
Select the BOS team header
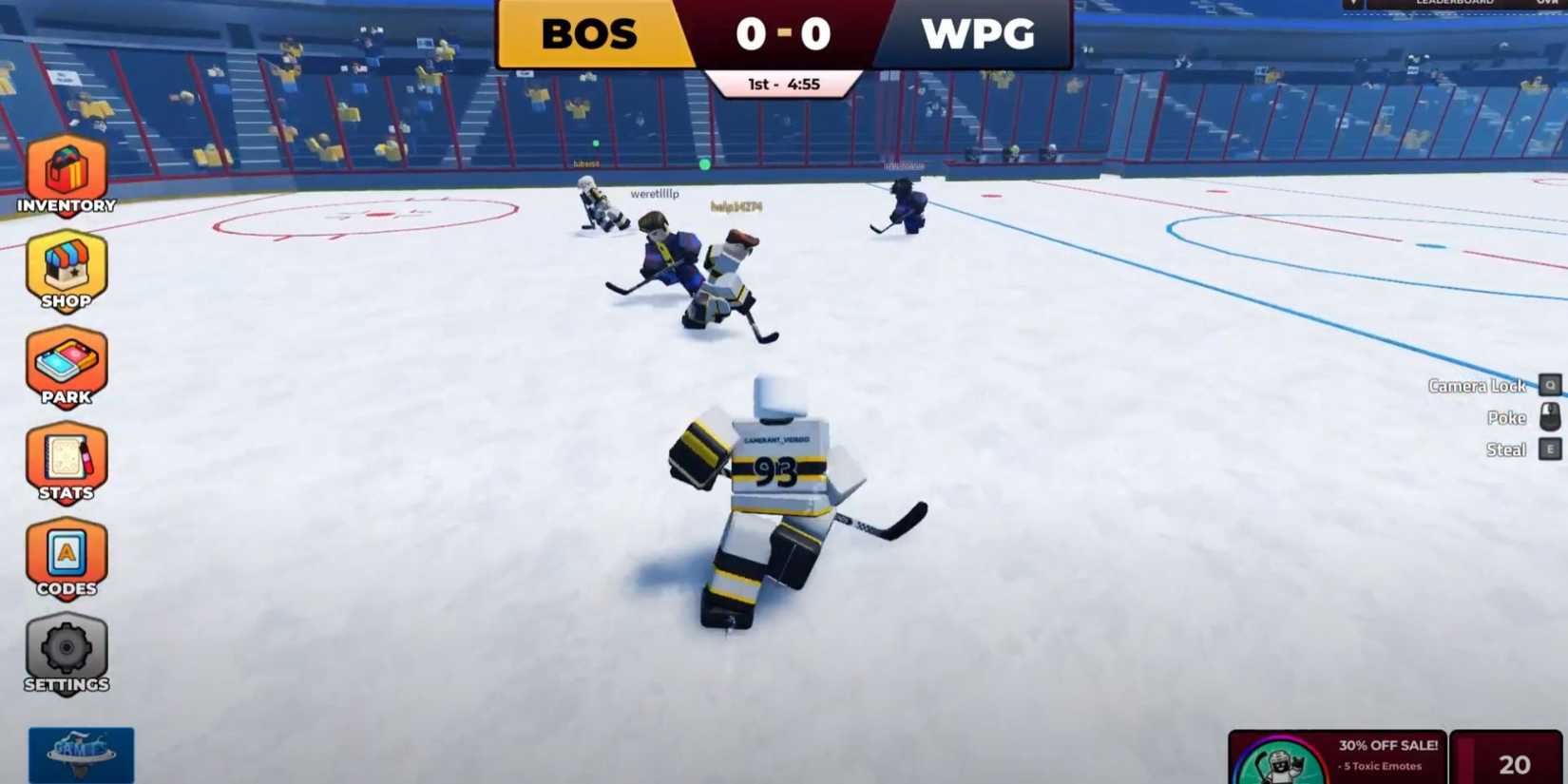pyautogui.click(x=589, y=33)
